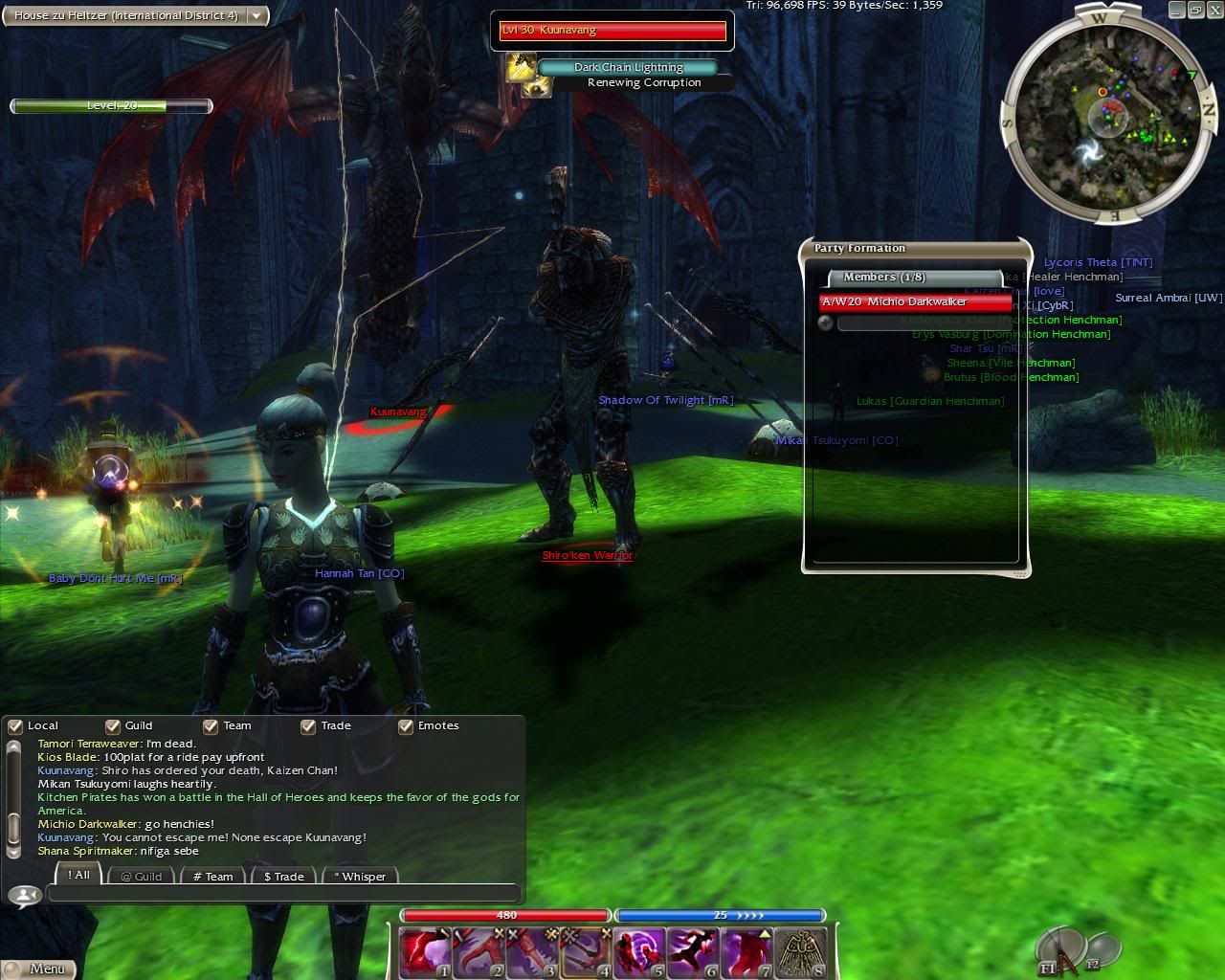Expand the plus below Michio Darkwalker's bar
The height and width of the screenshot is (980, 1225).
coord(825,323)
